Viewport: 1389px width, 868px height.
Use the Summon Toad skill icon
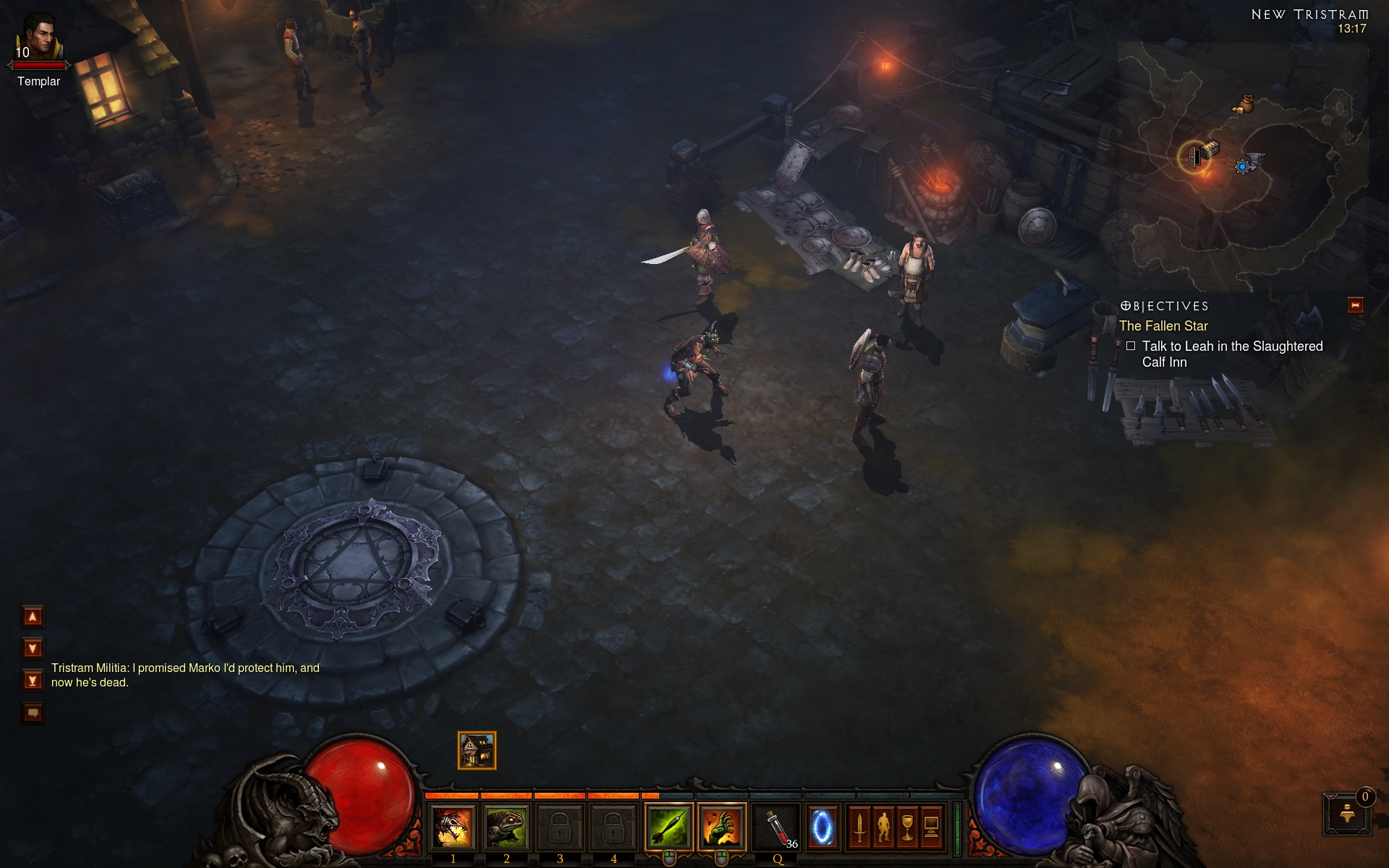click(506, 827)
